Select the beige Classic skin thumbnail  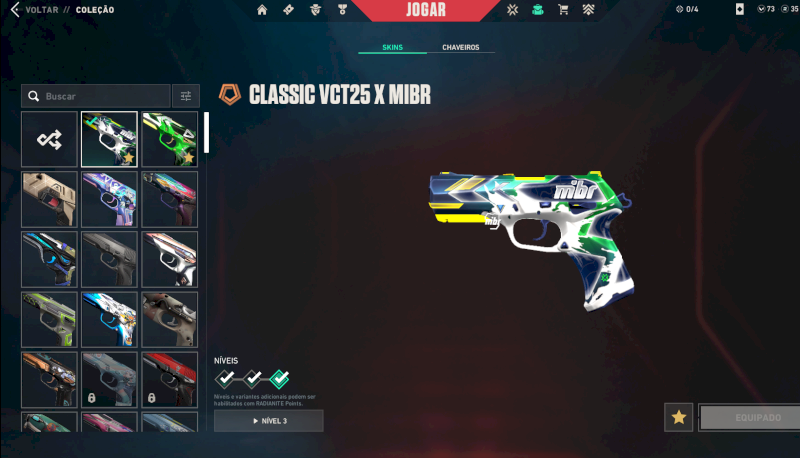[x=49, y=199]
